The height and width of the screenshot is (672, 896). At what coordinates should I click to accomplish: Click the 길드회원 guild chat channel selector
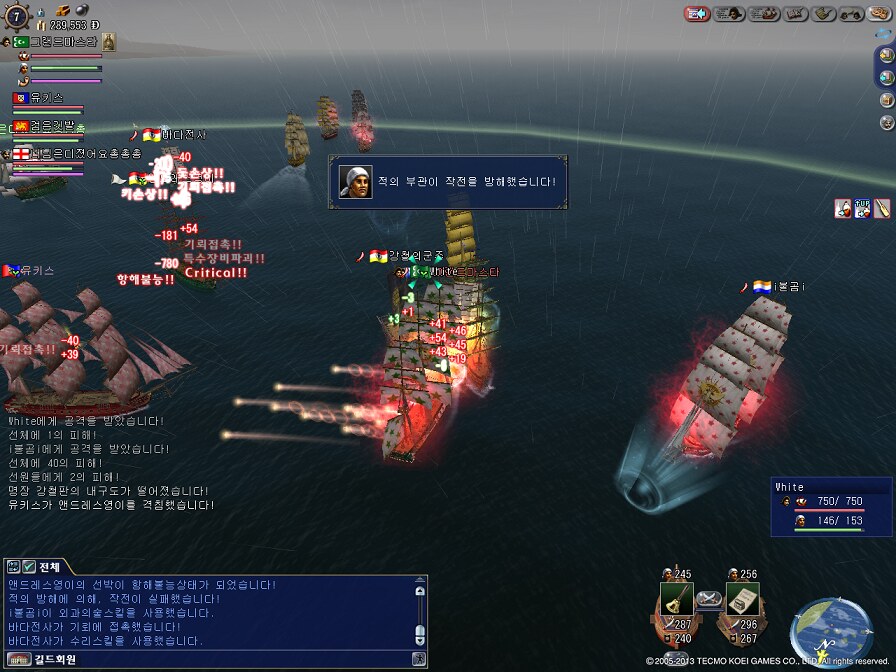(x=48, y=659)
